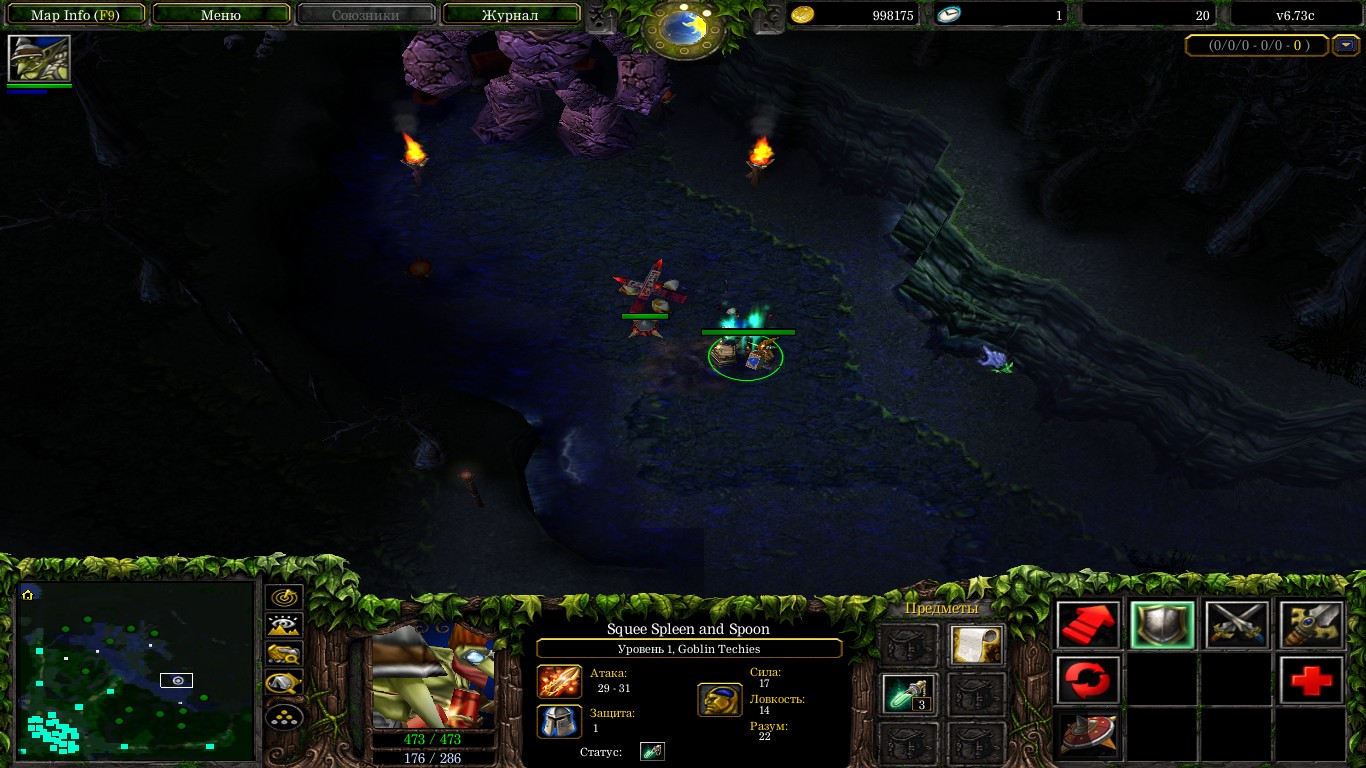Open hero skills with the red cross
The width and height of the screenshot is (1366, 768).
pos(1310,681)
